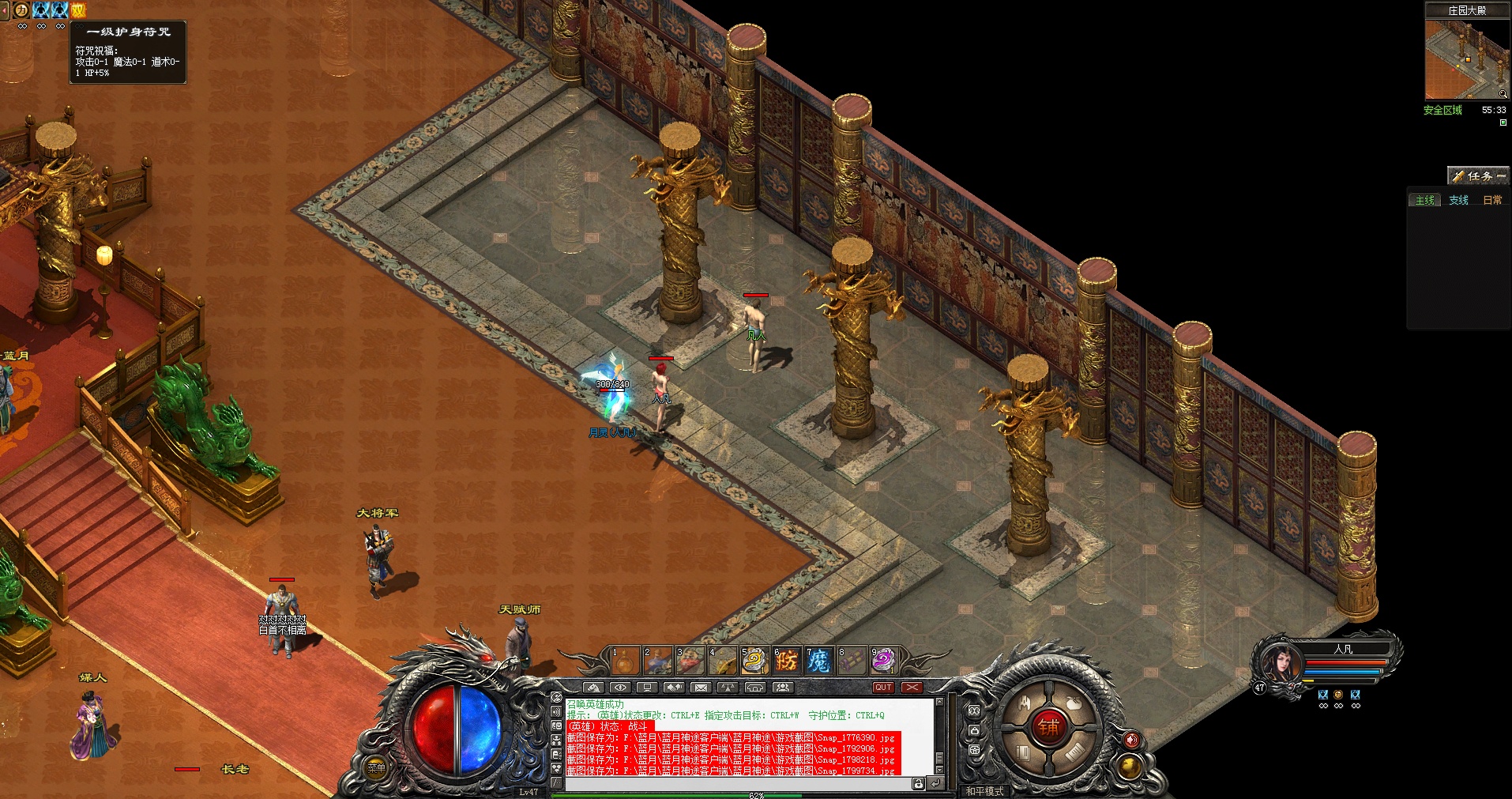Click the 人凡 hero portrait
The height and width of the screenshot is (799, 1512).
point(1279,662)
